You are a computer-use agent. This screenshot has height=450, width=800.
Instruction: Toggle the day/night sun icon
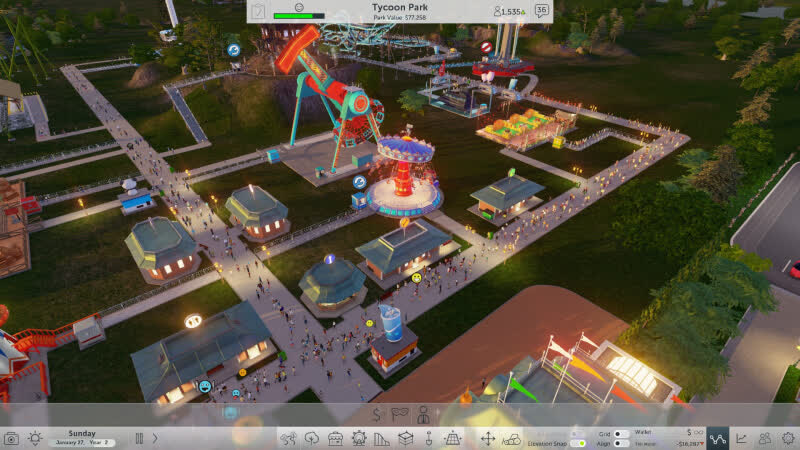[35, 438]
